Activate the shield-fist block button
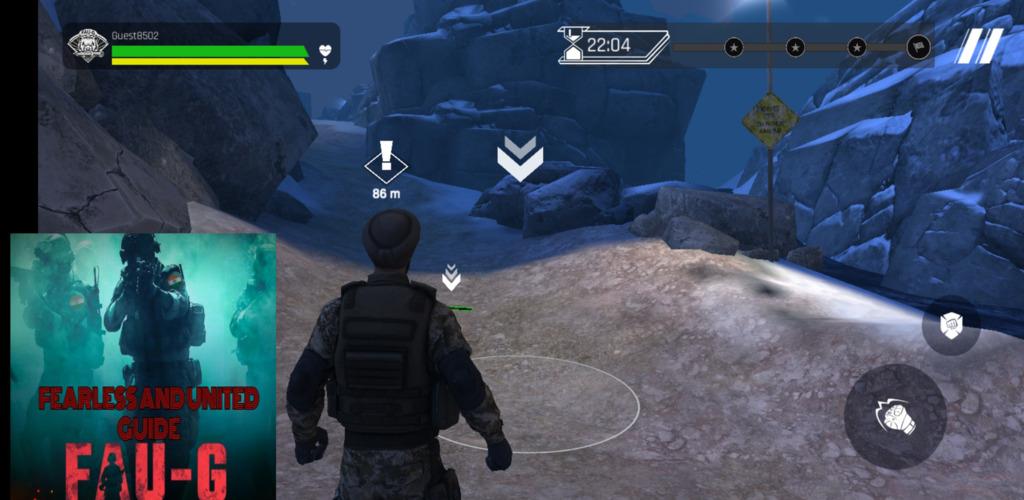Screen dimensions: 1024x500 tap(950, 325)
